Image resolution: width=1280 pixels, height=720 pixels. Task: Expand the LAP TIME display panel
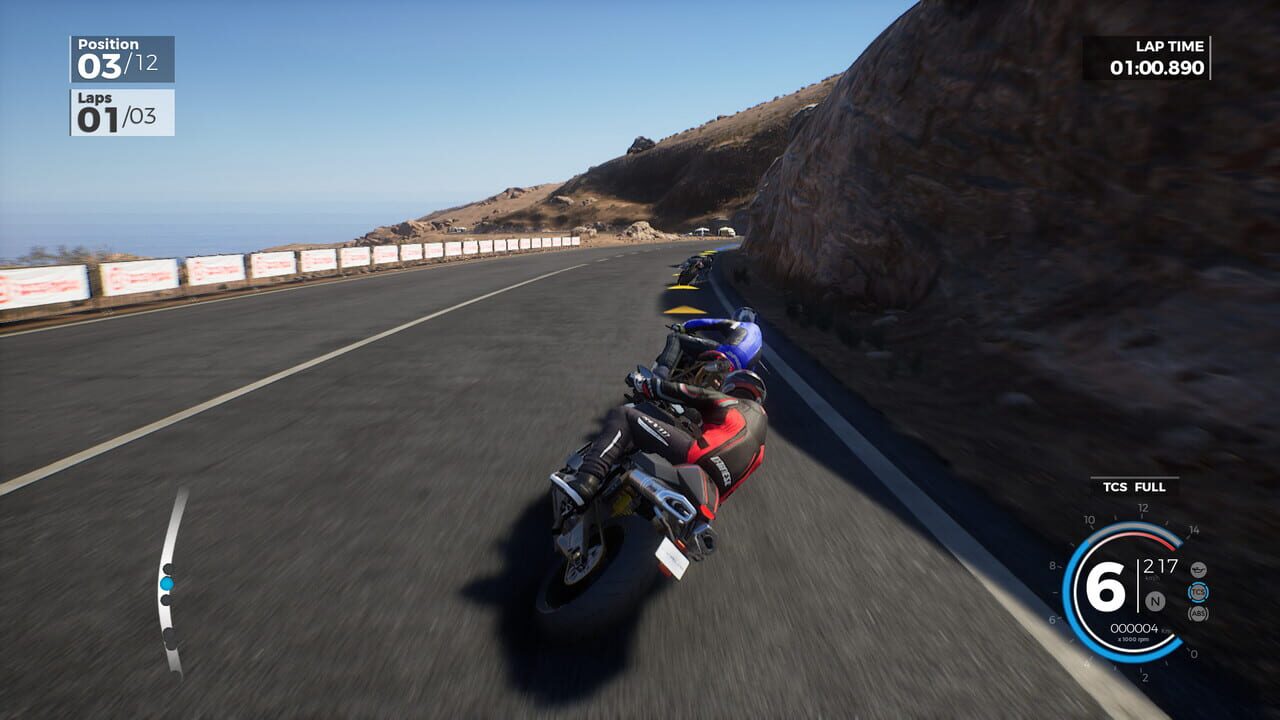[x=1152, y=57]
